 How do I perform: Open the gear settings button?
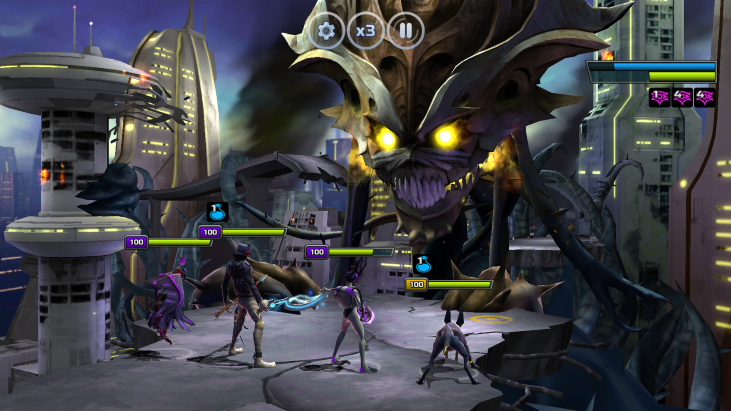click(x=326, y=31)
